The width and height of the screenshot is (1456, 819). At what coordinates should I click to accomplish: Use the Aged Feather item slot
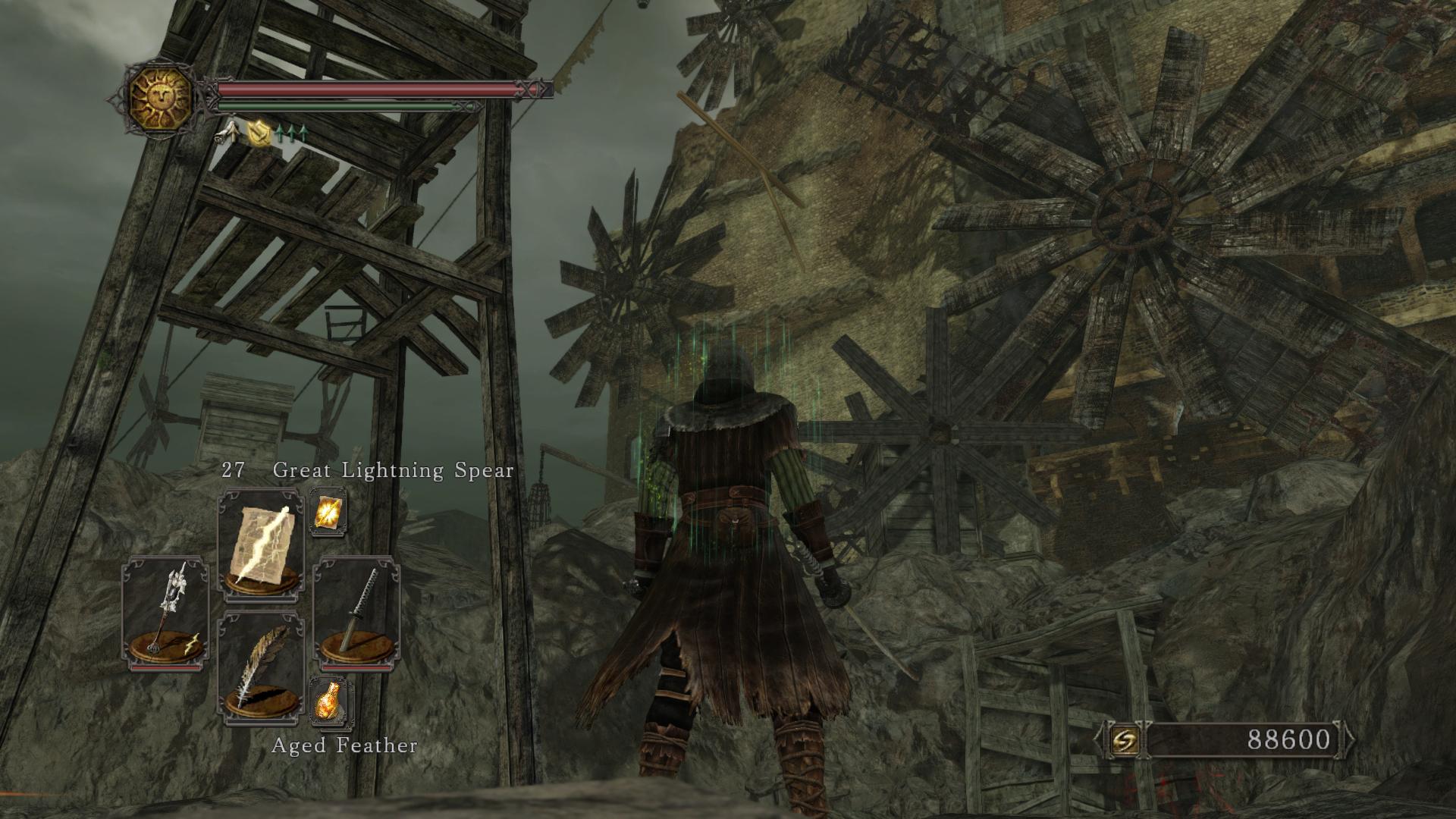click(x=261, y=666)
